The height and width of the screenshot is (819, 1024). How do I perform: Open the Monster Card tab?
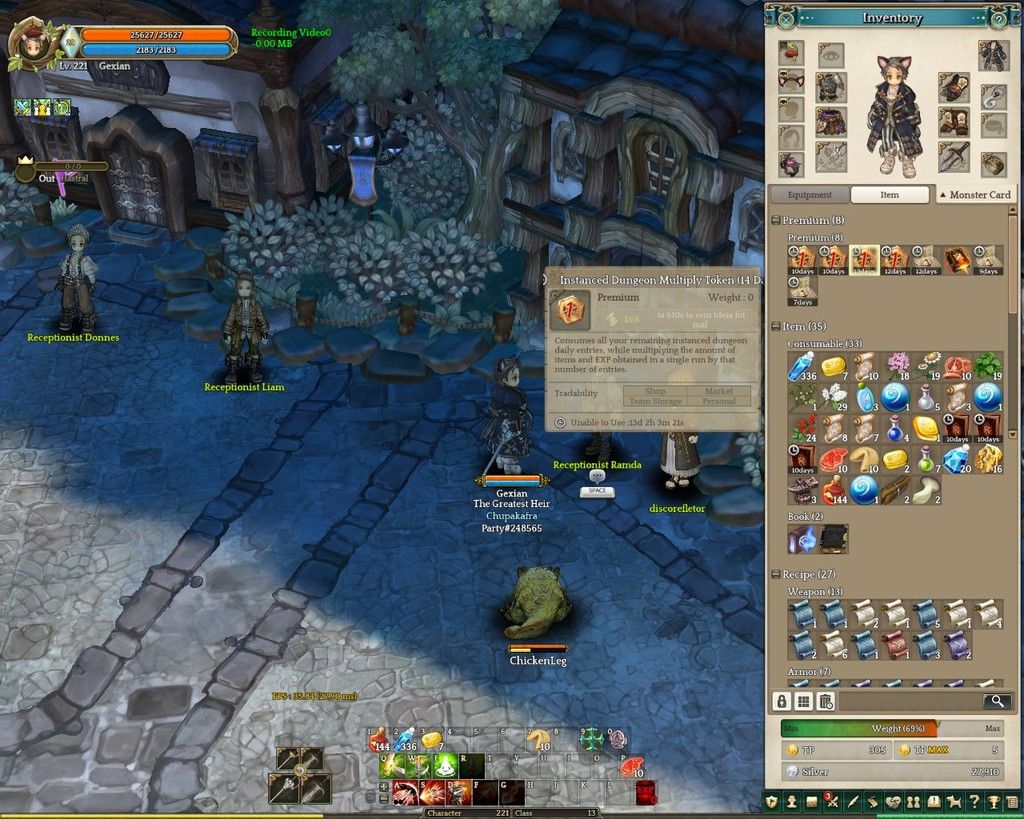[x=974, y=195]
